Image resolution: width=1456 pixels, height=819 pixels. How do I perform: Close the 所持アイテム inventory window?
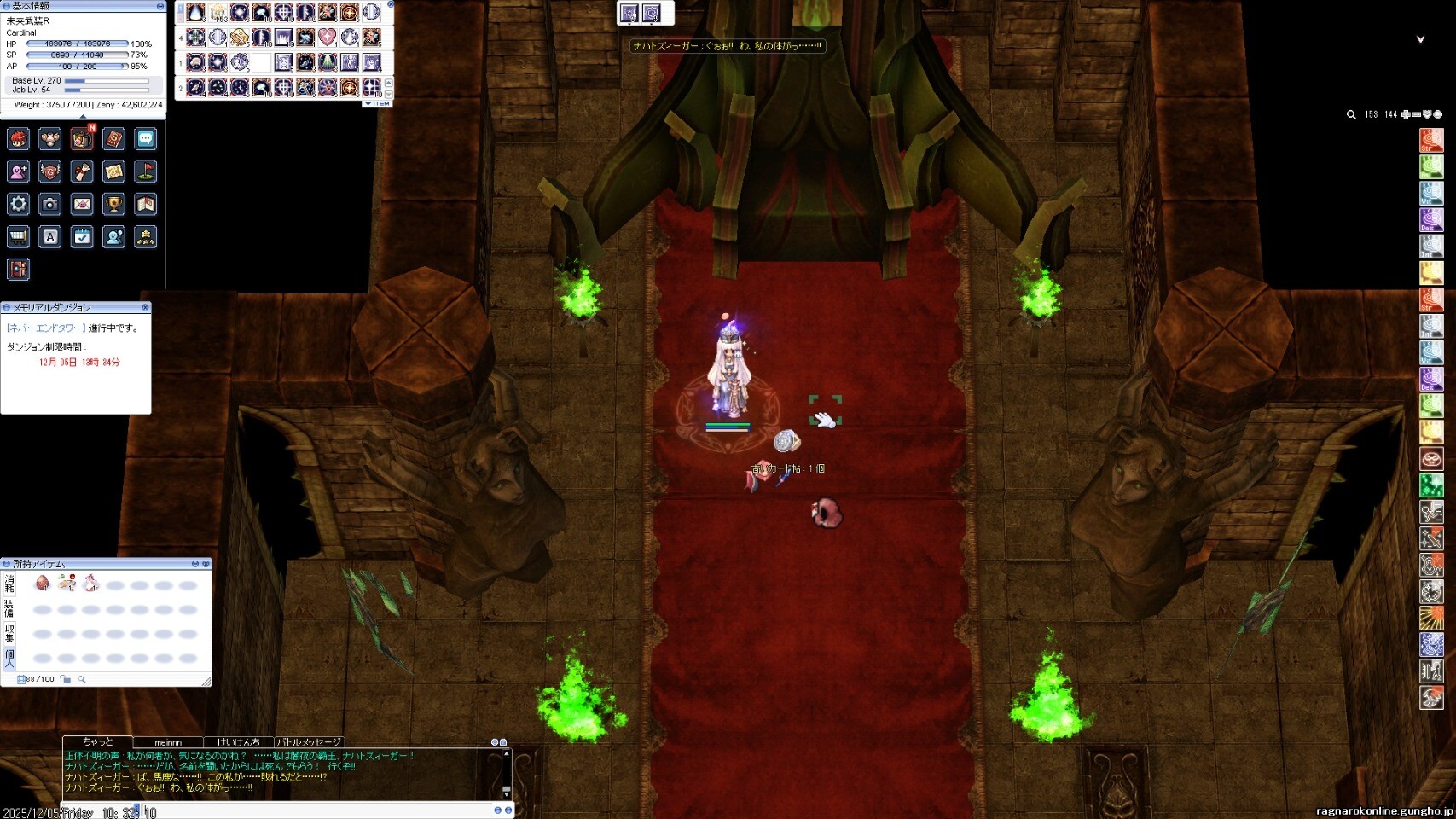coord(206,564)
